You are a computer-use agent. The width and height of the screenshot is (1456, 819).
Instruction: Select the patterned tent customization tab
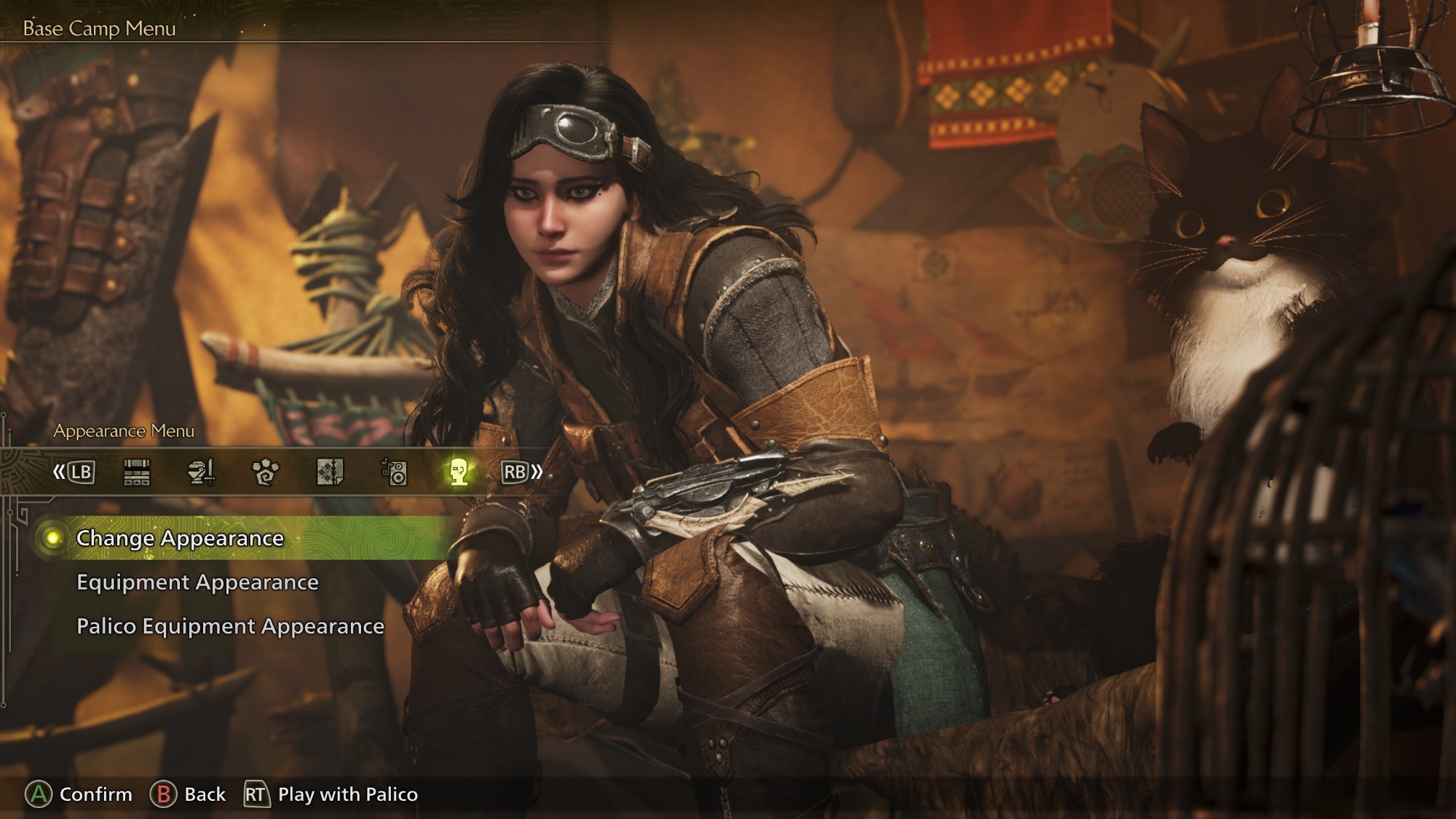tap(330, 472)
